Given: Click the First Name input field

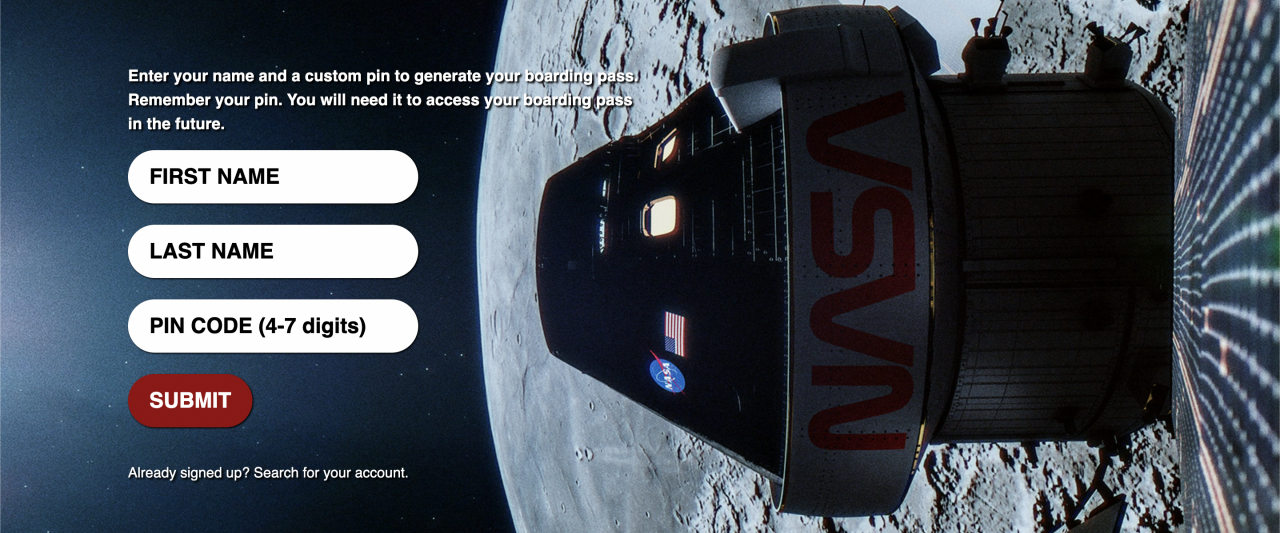Looking at the screenshot, I should click(272, 177).
